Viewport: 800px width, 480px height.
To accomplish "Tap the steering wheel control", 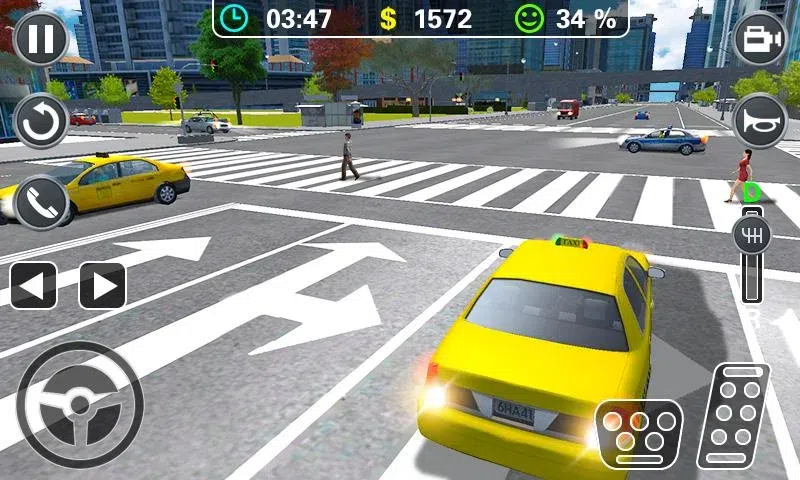I will click(x=80, y=405).
